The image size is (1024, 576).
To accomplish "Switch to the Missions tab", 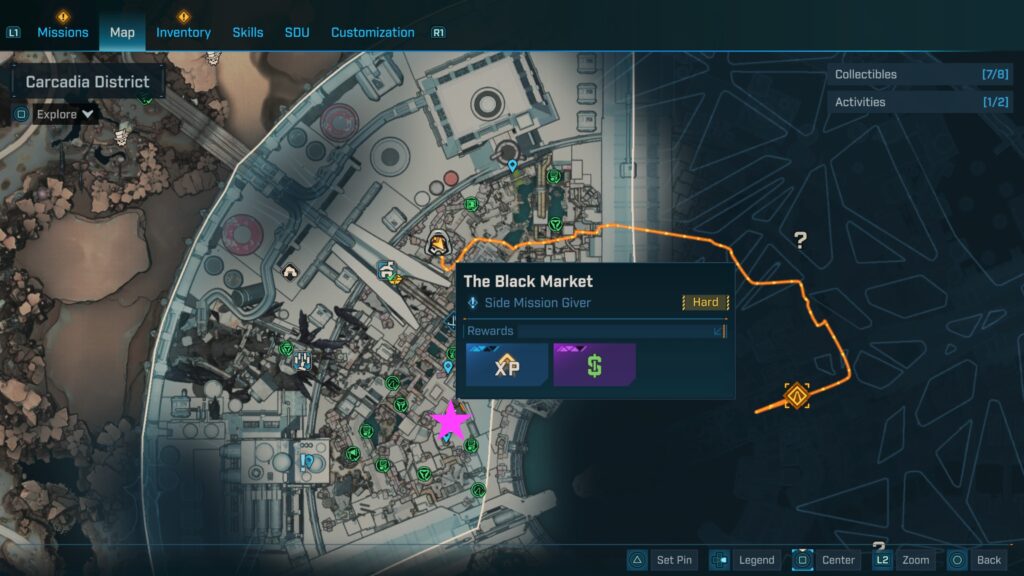I will pos(63,32).
